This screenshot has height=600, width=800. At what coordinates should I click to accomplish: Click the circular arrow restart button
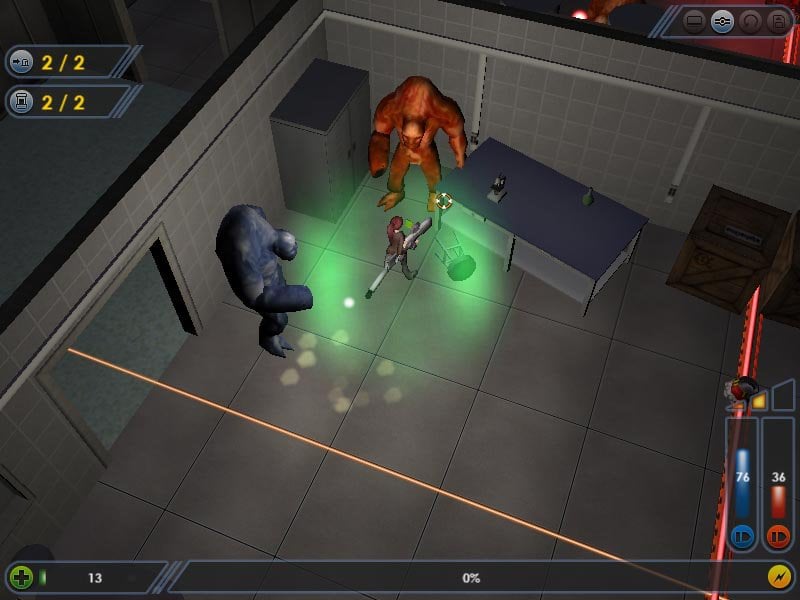tap(750, 20)
